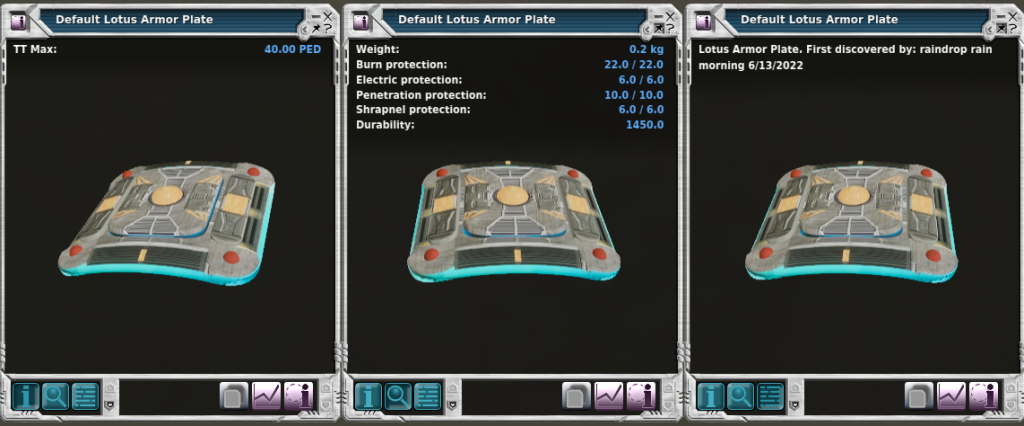The height and width of the screenshot is (426, 1024).
Task: Select magnifier tab in TT Max window
Action: [x=56, y=396]
